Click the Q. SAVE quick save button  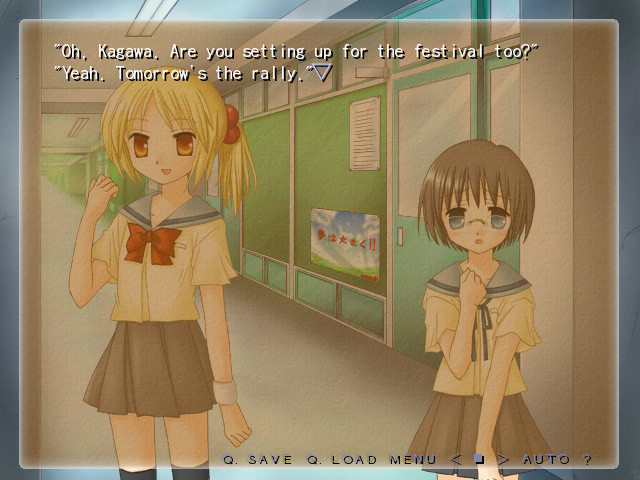[258, 459]
